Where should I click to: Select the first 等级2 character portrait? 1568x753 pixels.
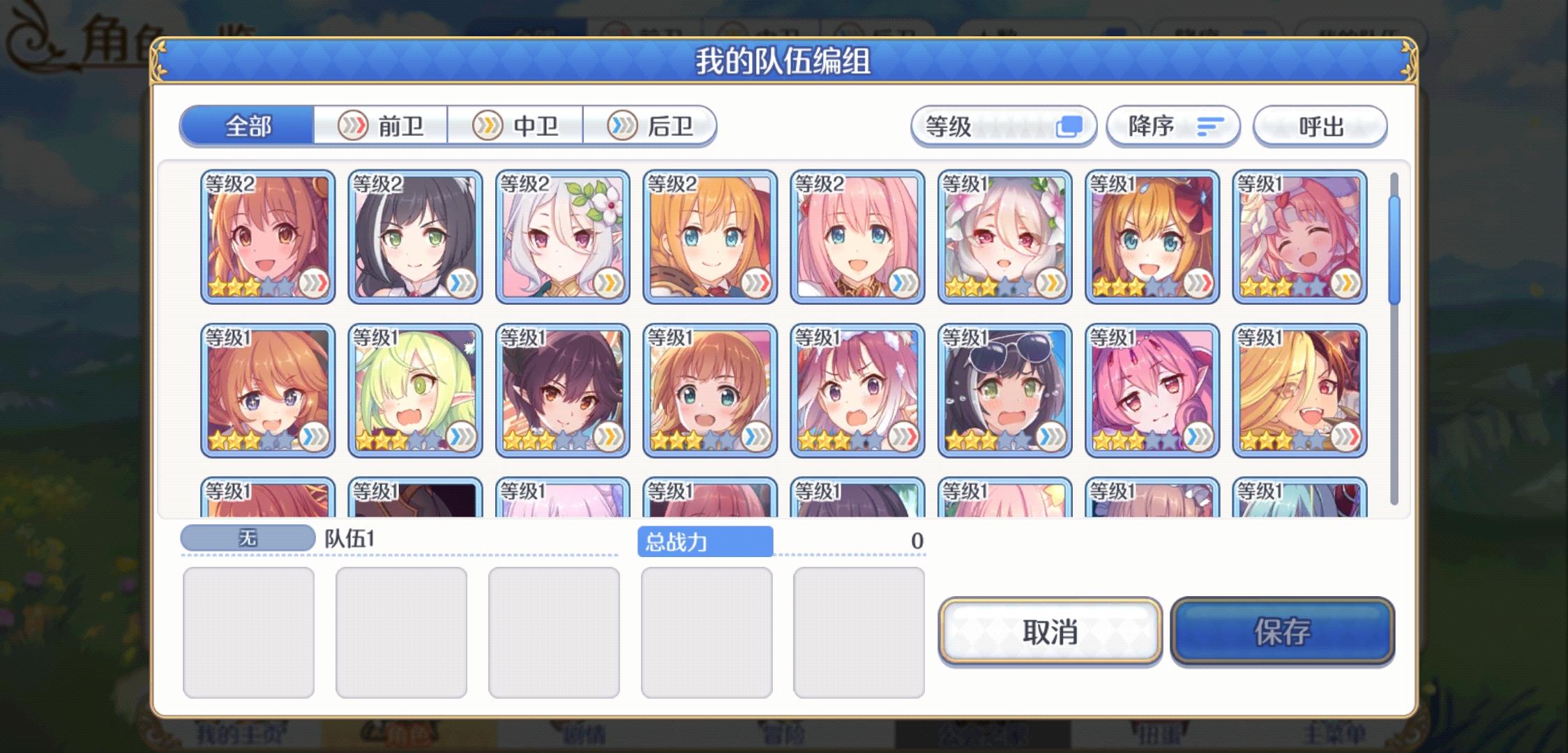265,237
